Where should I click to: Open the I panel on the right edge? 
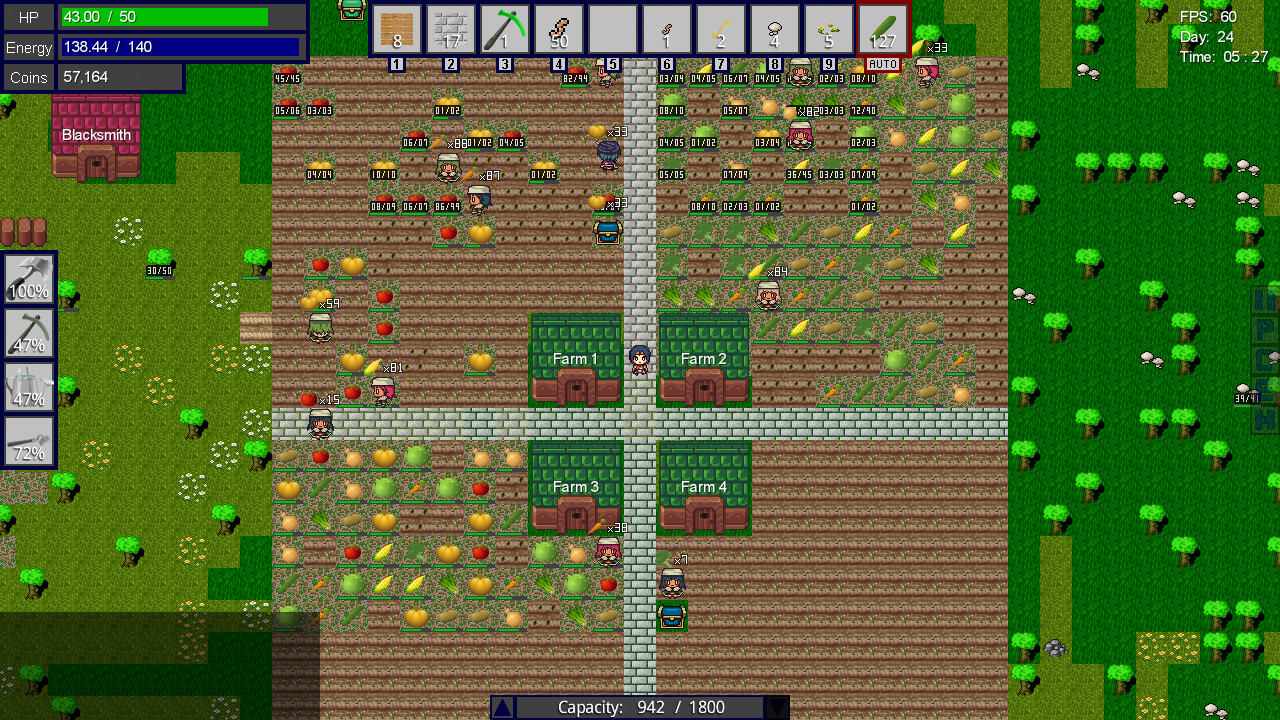[x=1264, y=300]
